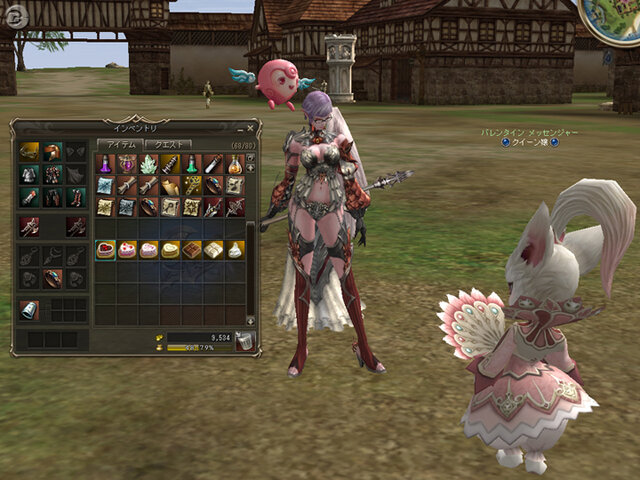Pick the white chocolate drop item
This screenshot has height=480, width=640.
(236, 250)
